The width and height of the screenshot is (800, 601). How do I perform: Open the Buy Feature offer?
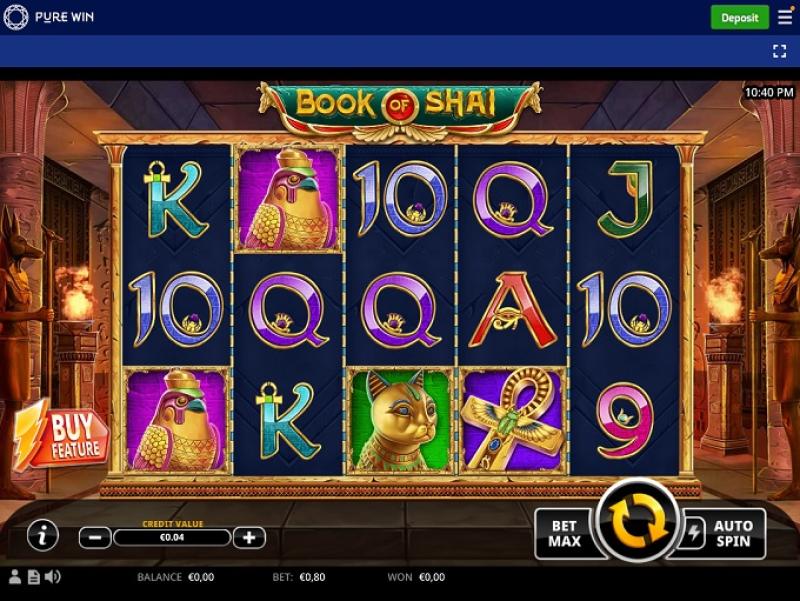(x=65, y=437)
